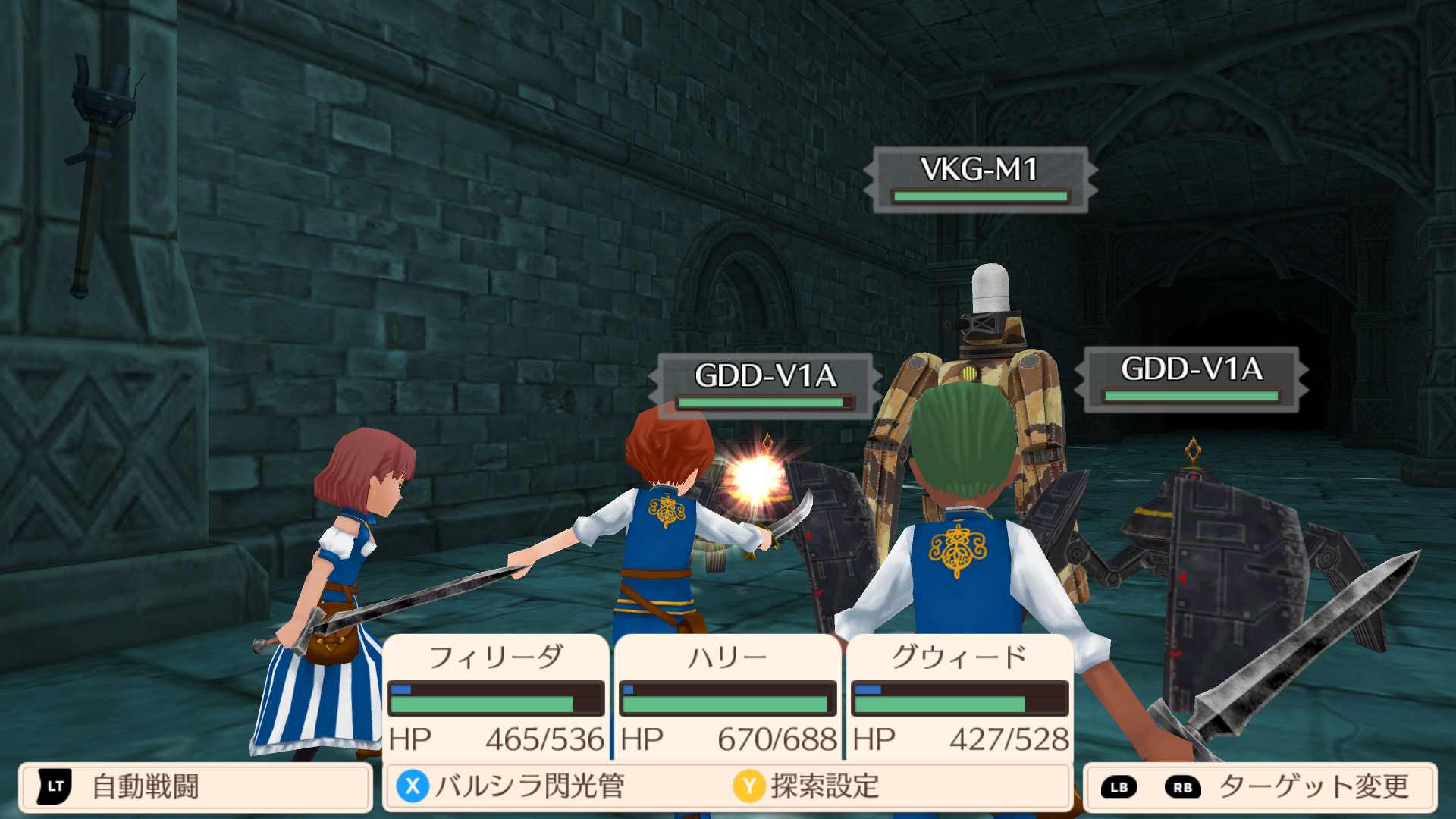Viewport: 1456px width, 819px height.
Task: Toggle the 自動戦闘 auto-battle button
Action: pyautogui.click(x=195, y=787)
